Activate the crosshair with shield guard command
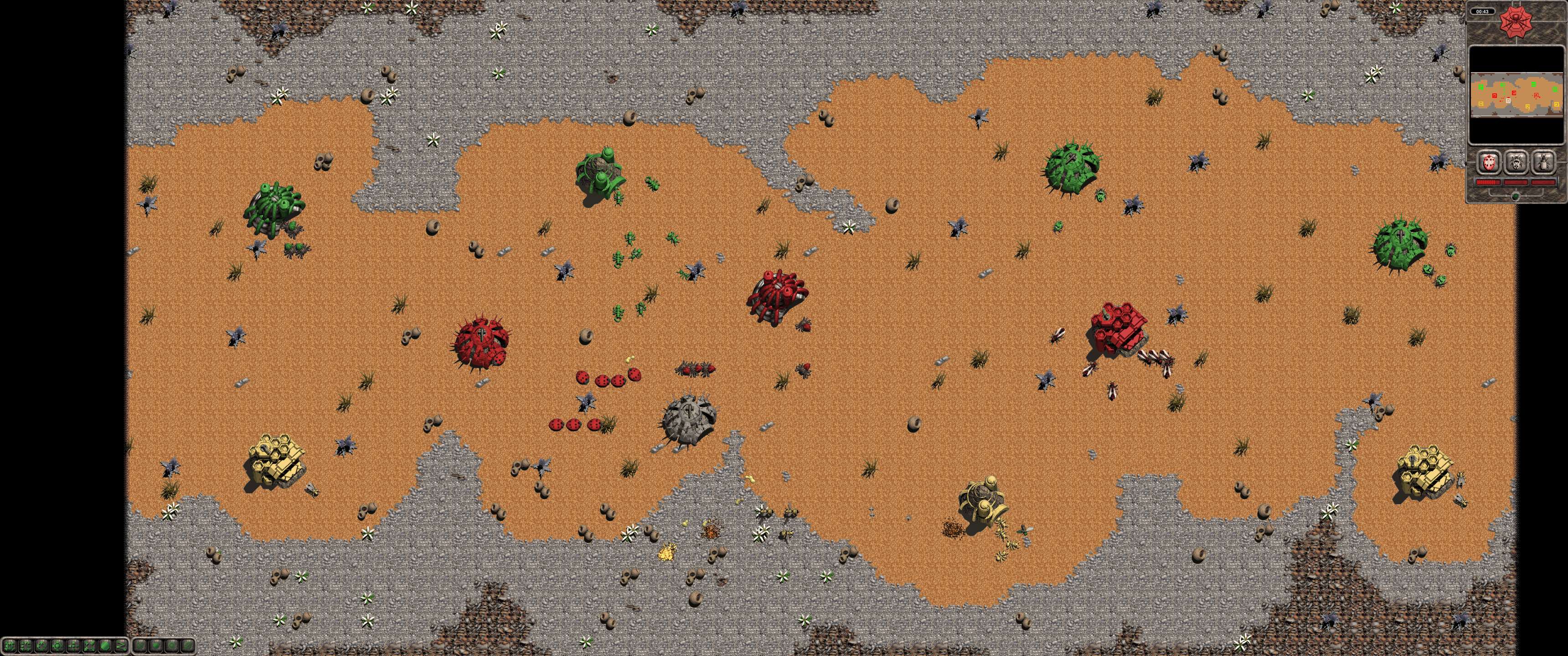Image resolution: width=1568 pixels, height=656 pixels. coord(57,646)
